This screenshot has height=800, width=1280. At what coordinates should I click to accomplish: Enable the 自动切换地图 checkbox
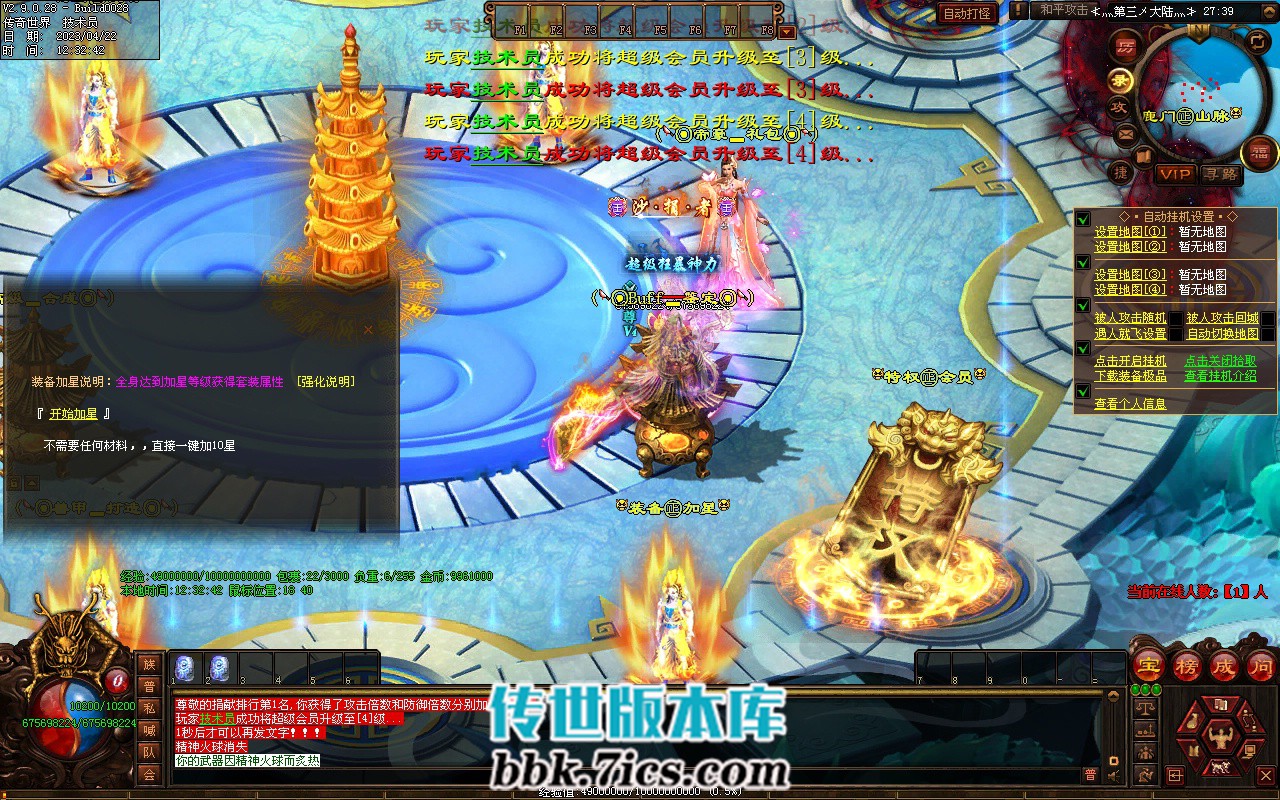click(1268, 334)
